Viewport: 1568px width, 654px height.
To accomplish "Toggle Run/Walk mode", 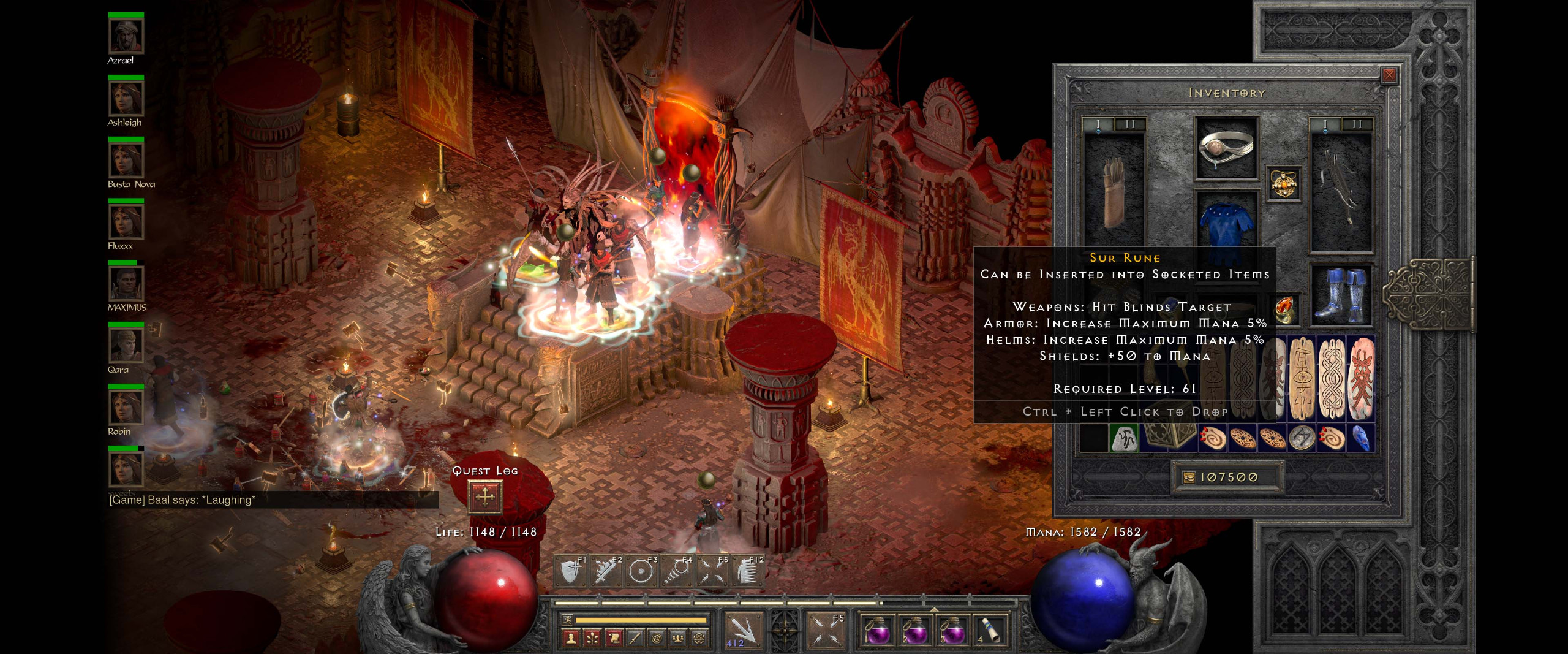I will pos(568,620).
